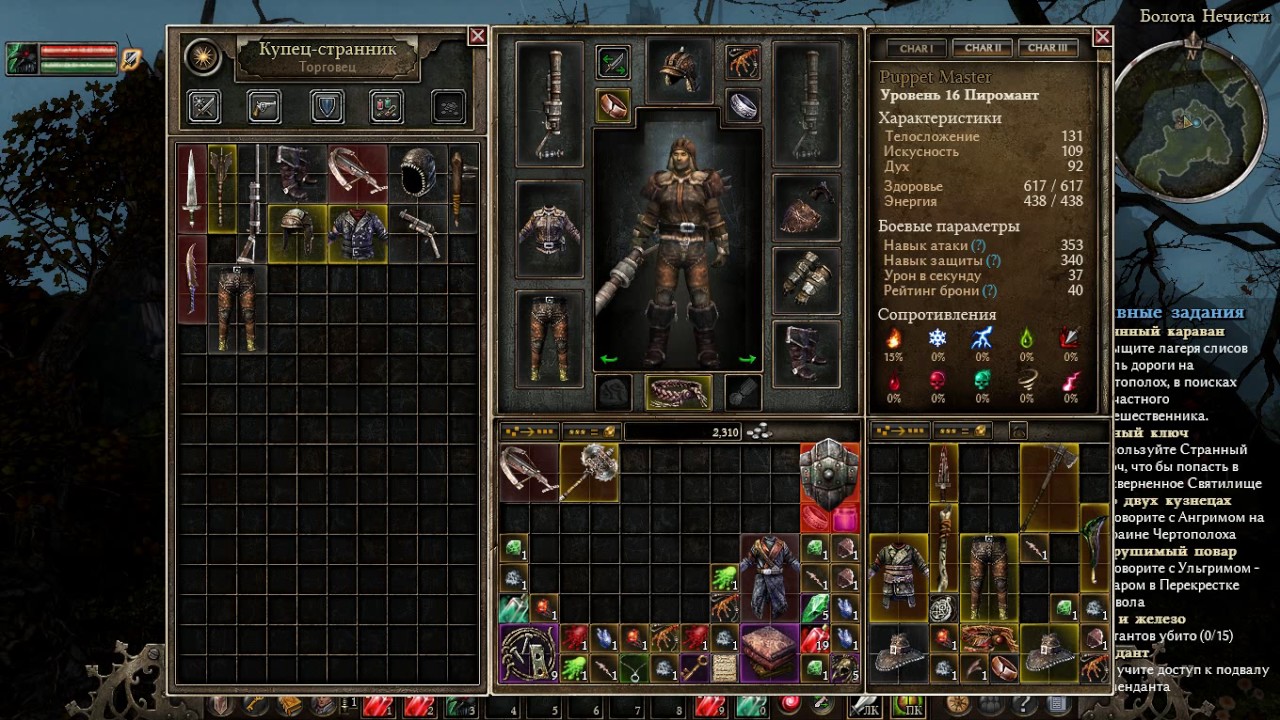The width and height of the screenshot is (1280, 720).
Task: Click the question mark next to Навык защиты
Action: pos(993,260)
